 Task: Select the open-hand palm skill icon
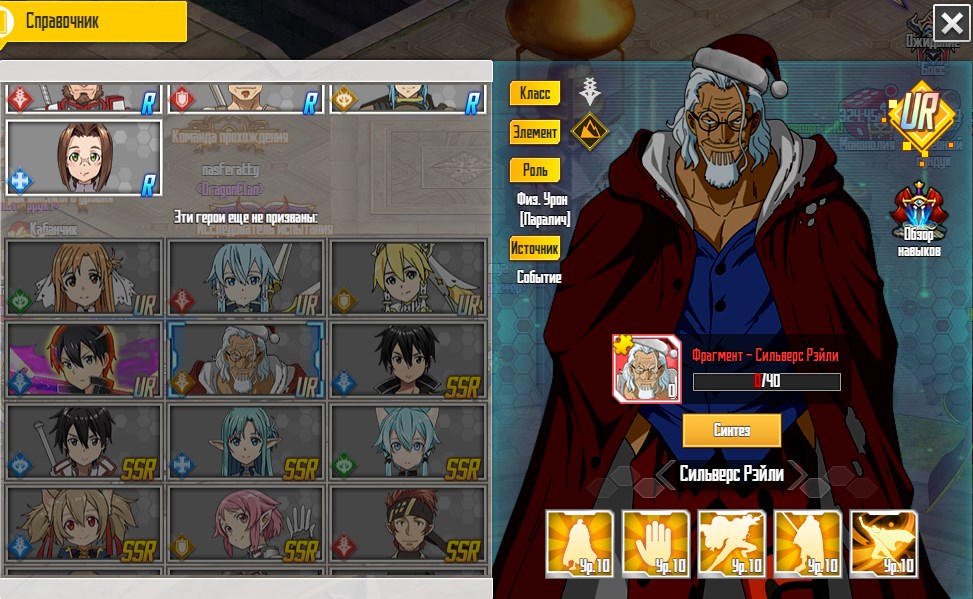coord(657,543)
